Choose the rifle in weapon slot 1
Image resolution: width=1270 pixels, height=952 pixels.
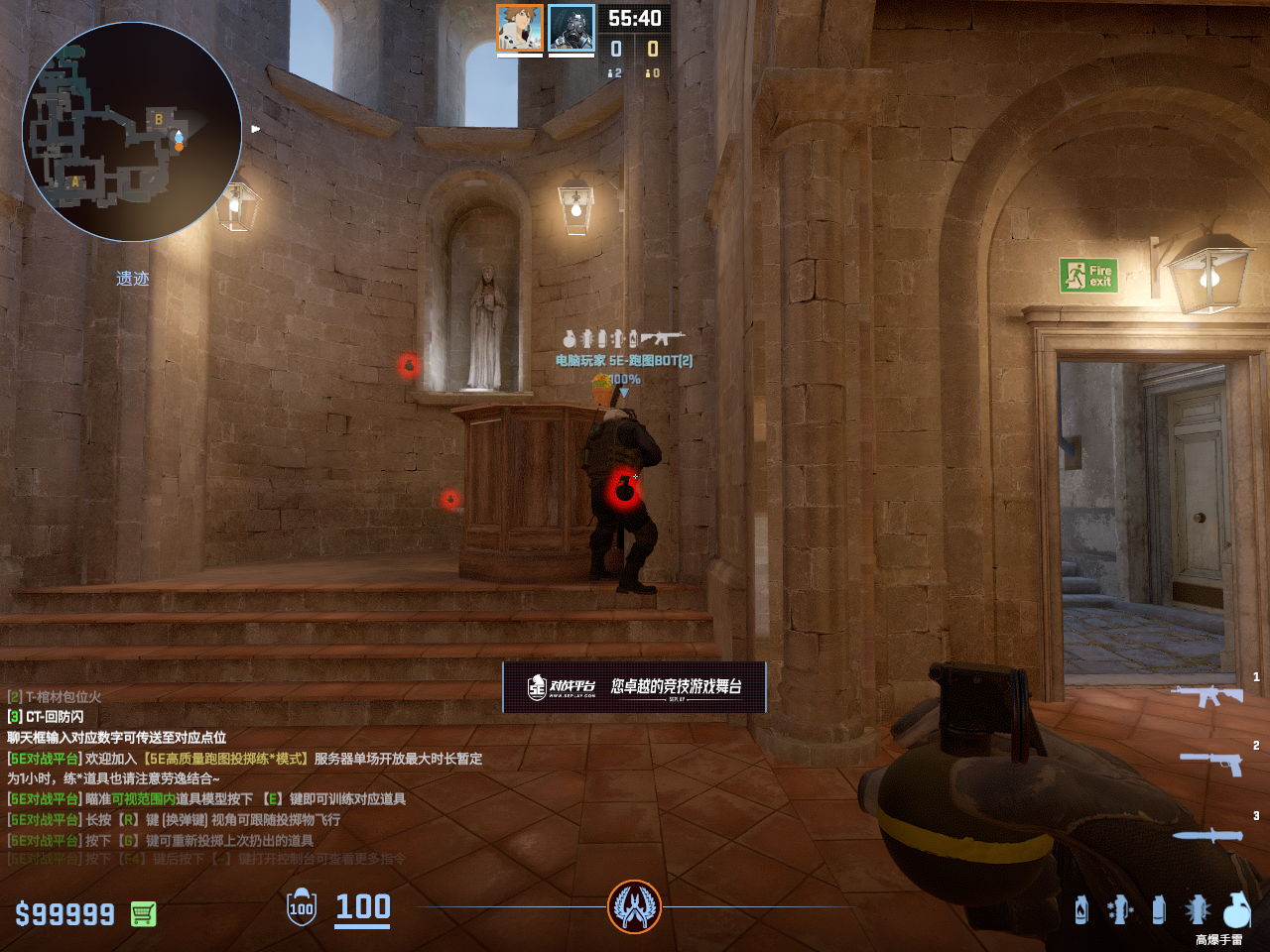(x=1206, y=695)
